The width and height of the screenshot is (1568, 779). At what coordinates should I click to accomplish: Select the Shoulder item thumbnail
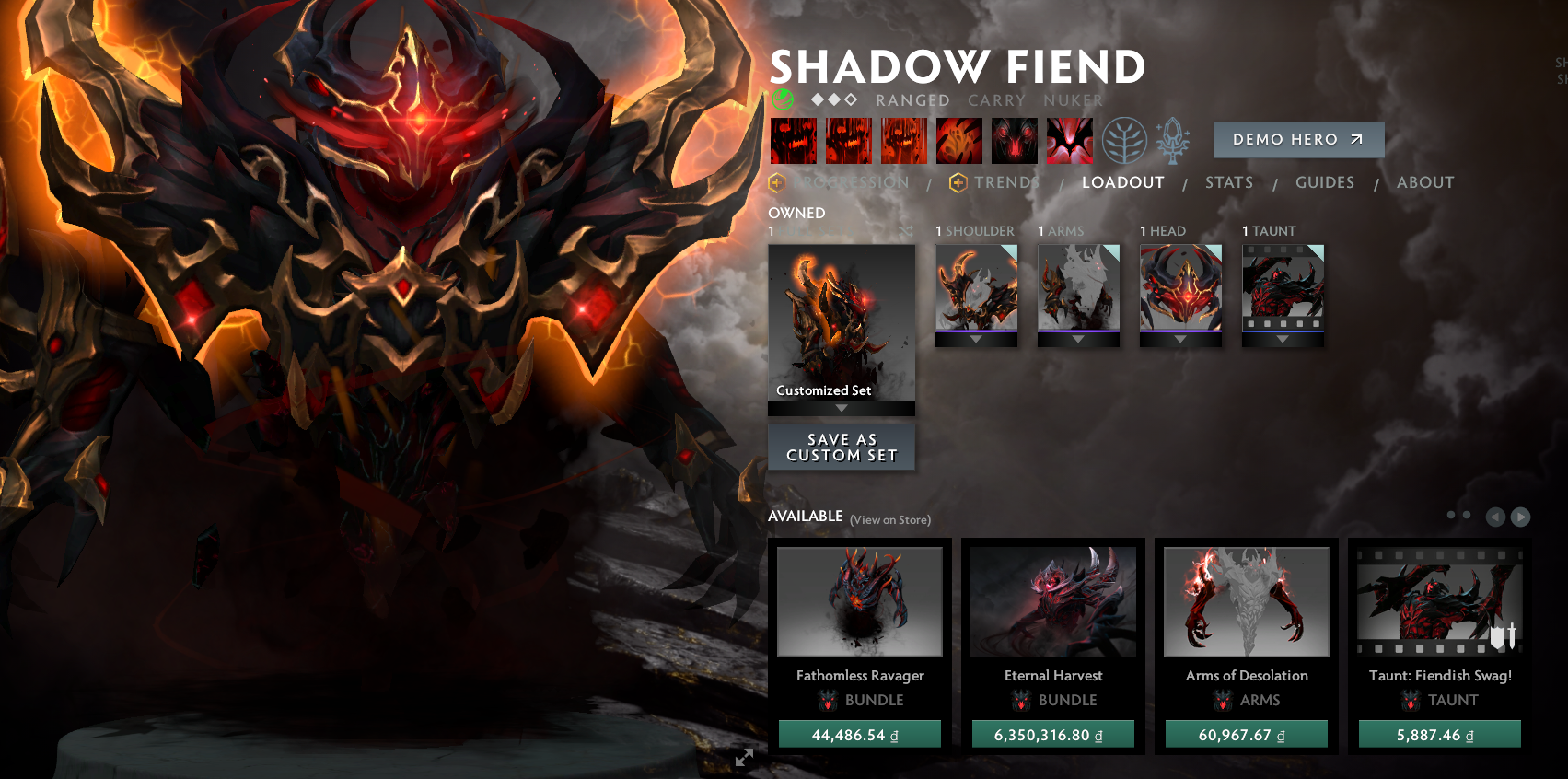(x=976, y=290)
